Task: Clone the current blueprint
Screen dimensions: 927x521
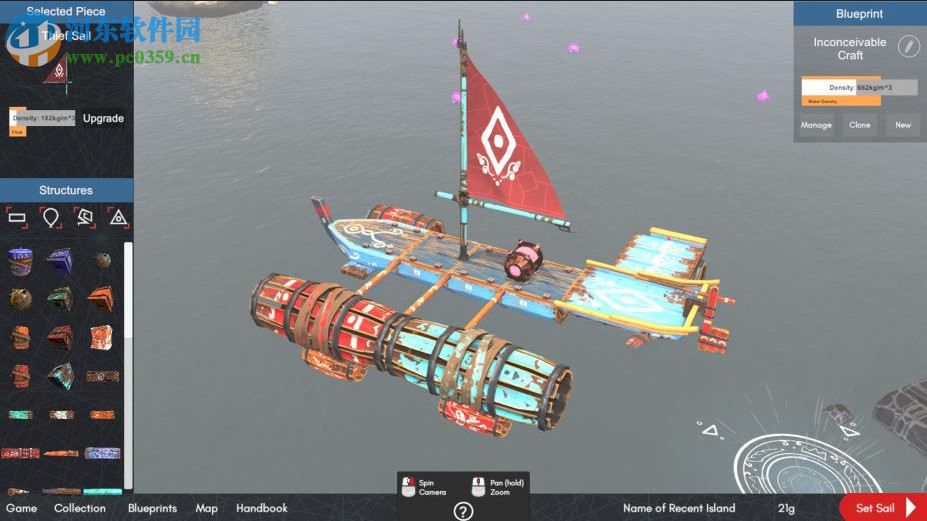Action: tap(860, 125)
